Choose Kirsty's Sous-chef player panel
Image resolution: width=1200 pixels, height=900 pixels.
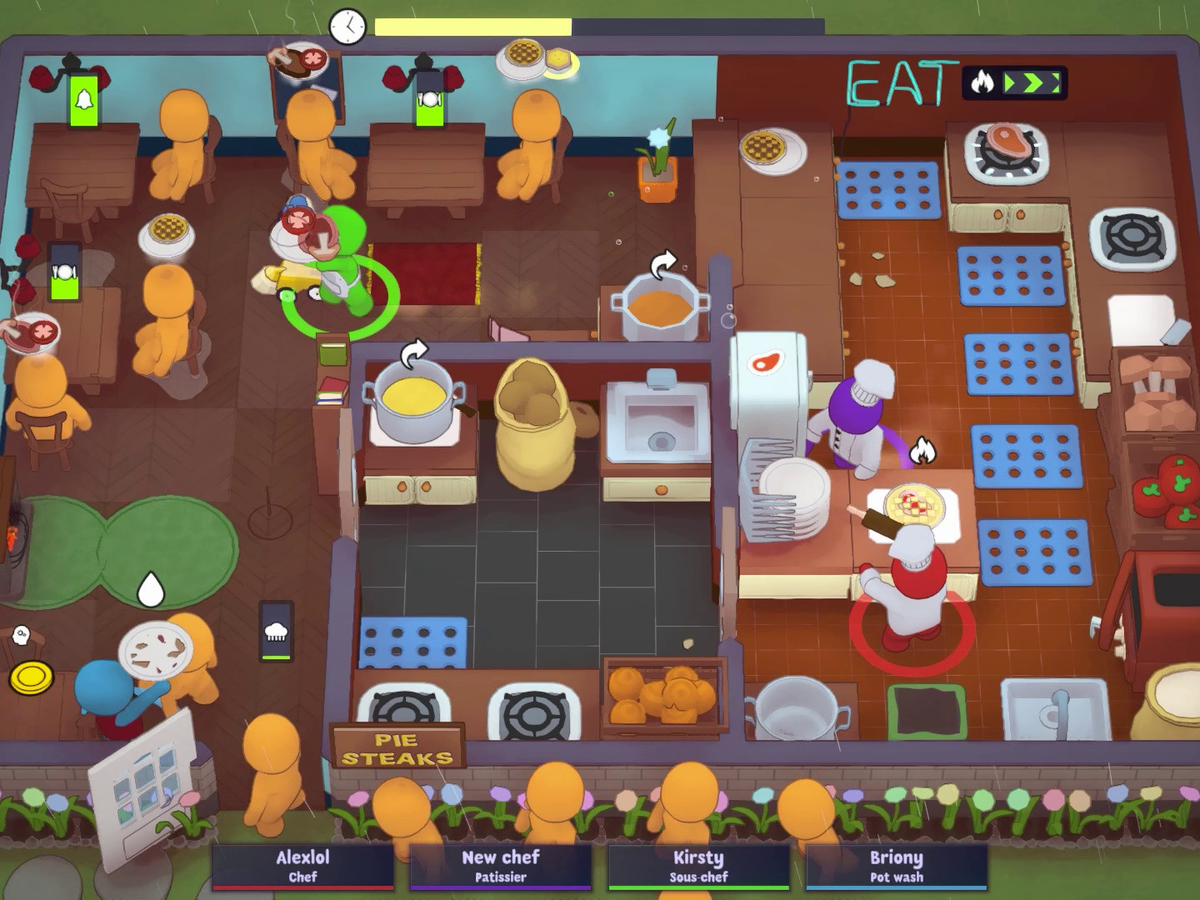[x=698, y=866]
